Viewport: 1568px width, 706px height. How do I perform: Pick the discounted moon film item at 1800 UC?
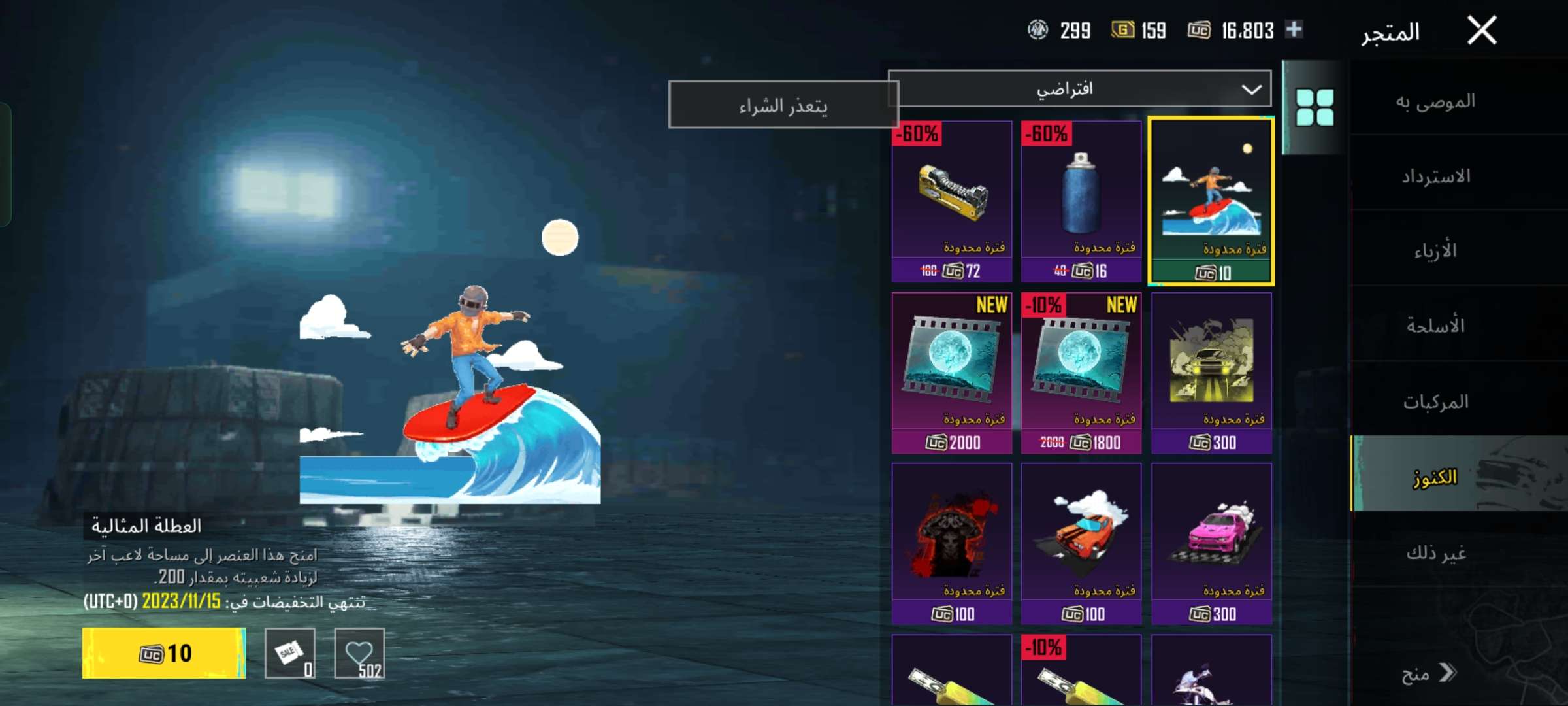pos(1081,373)
